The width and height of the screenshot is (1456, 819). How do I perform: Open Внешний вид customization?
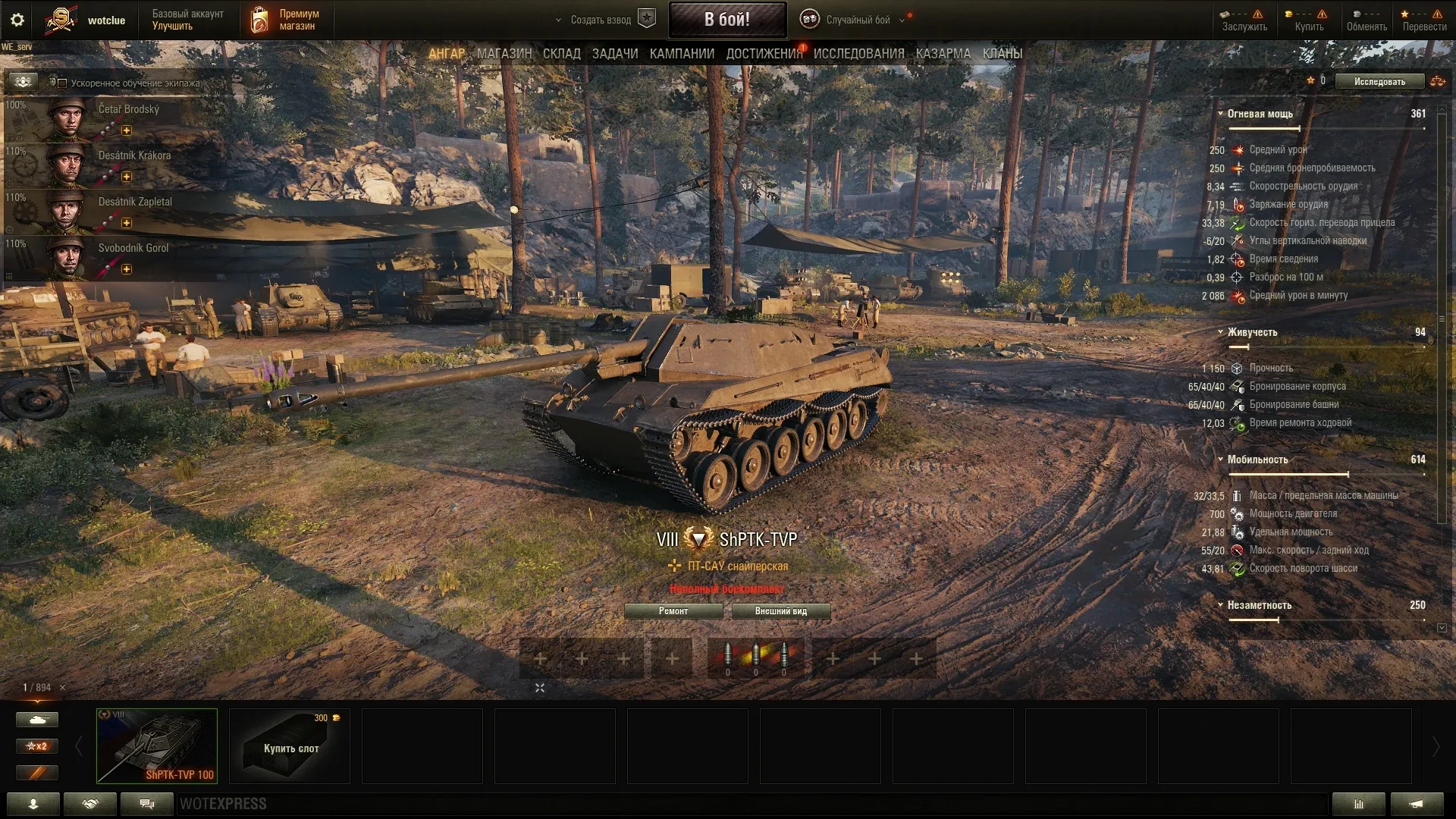[780, 611]
